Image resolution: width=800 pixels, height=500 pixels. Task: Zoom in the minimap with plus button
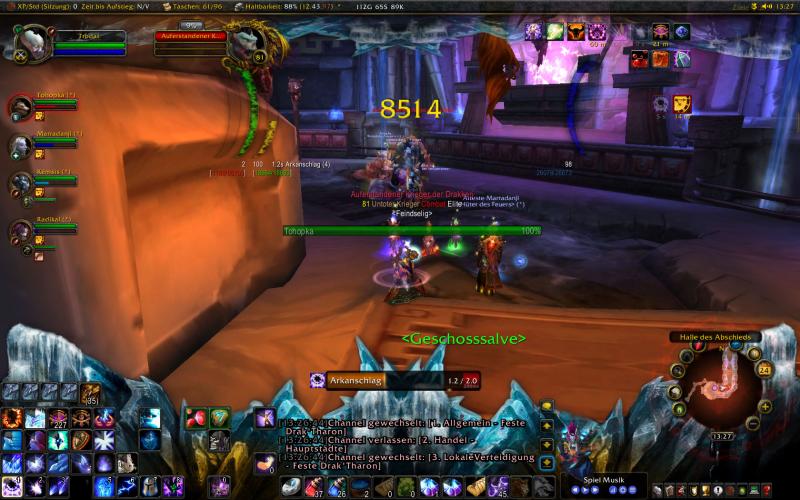766,406
